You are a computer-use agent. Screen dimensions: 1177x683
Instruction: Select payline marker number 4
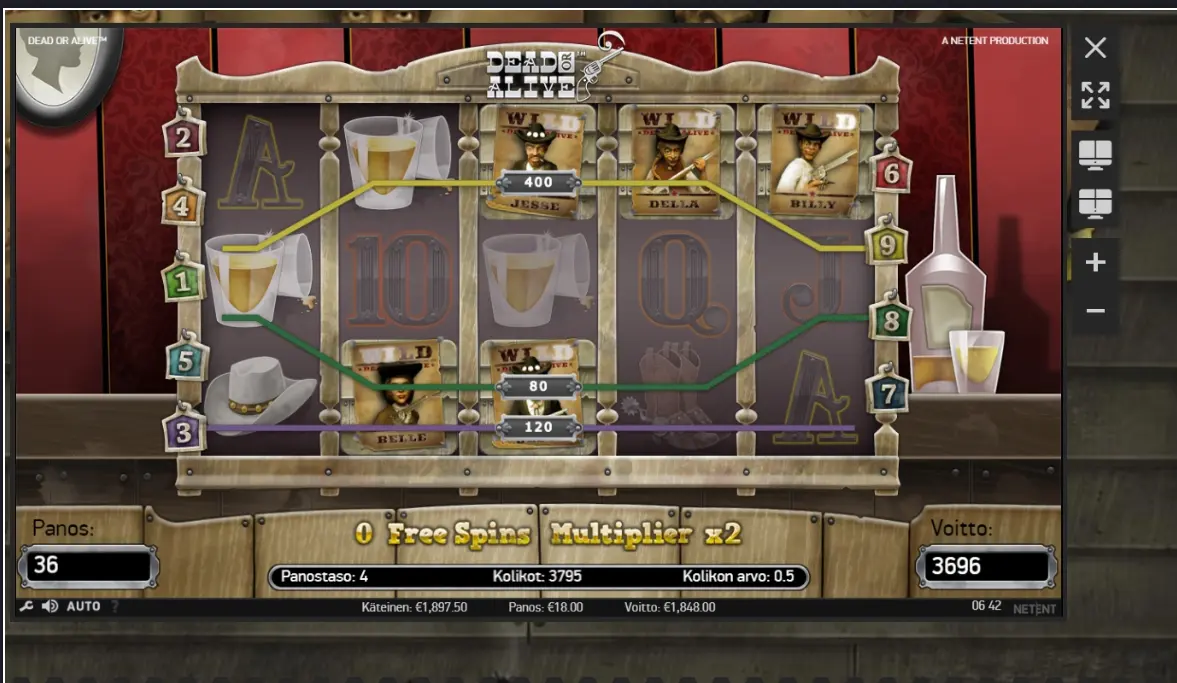point(183,207)
